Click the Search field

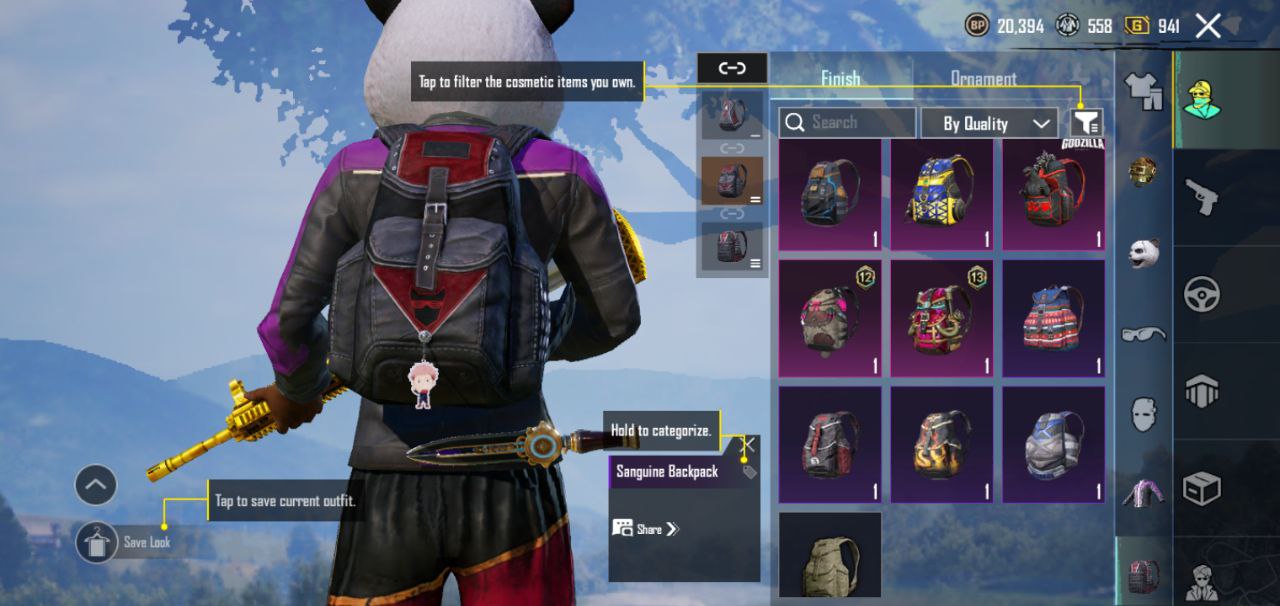coord(847,123)
